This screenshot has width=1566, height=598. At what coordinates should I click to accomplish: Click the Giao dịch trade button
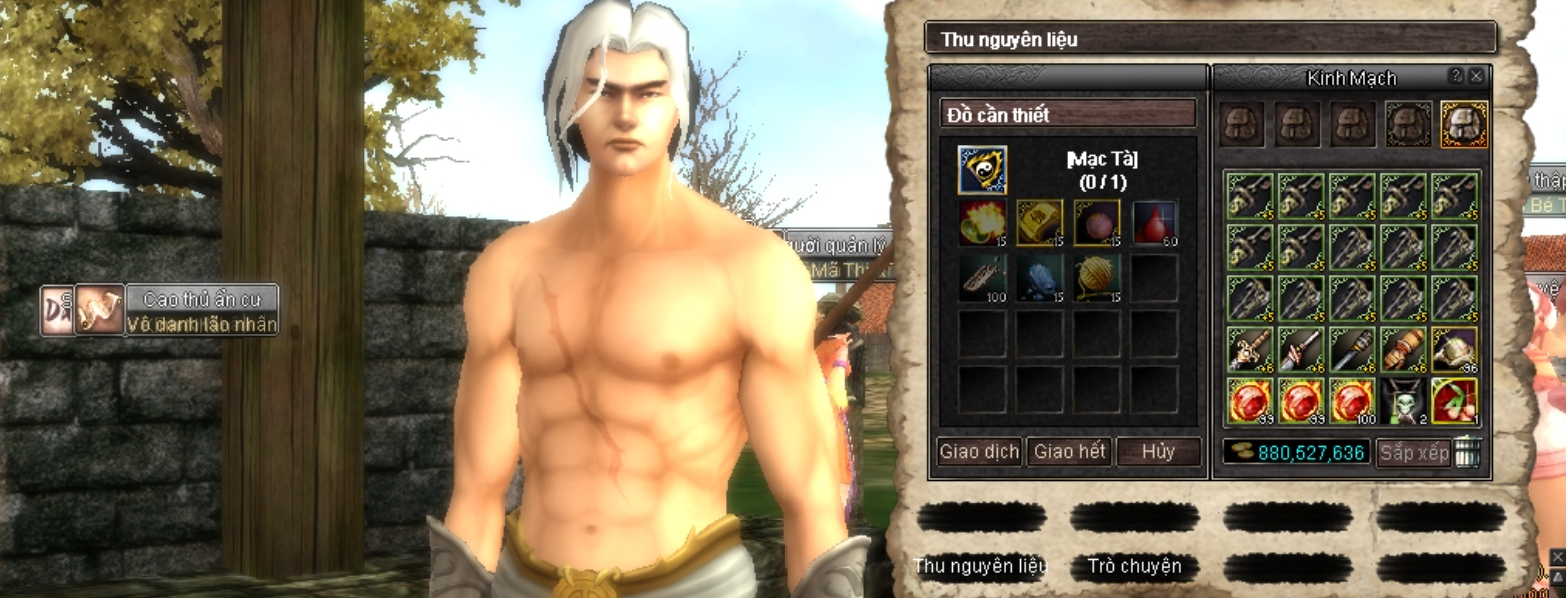click(979, 452)
